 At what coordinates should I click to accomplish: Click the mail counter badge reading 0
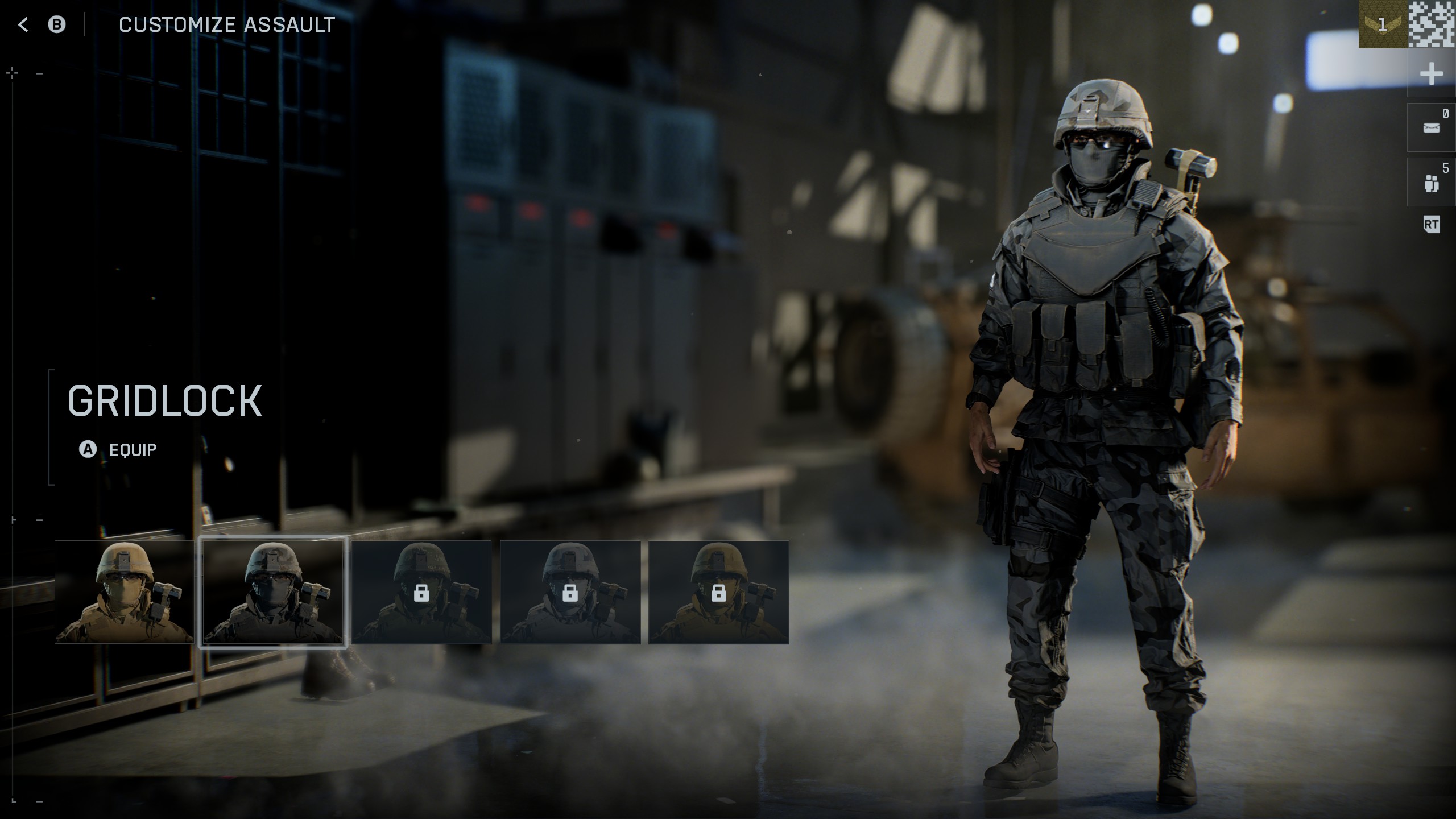pyautogui.click(x=1445, y=113)
